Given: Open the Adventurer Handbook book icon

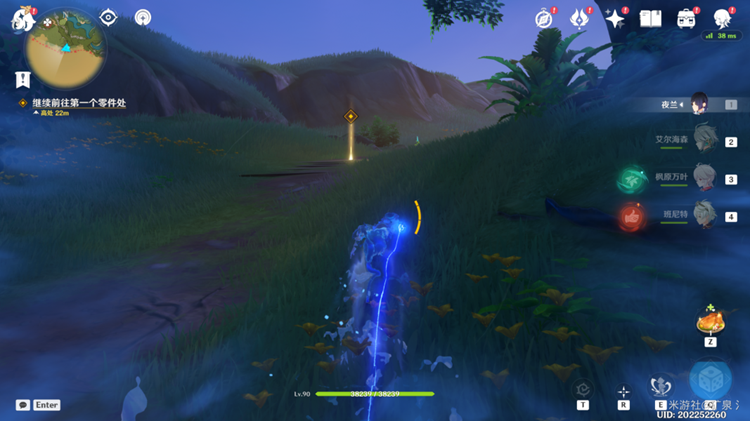Looking at the screenshot, I should (651, 18).
